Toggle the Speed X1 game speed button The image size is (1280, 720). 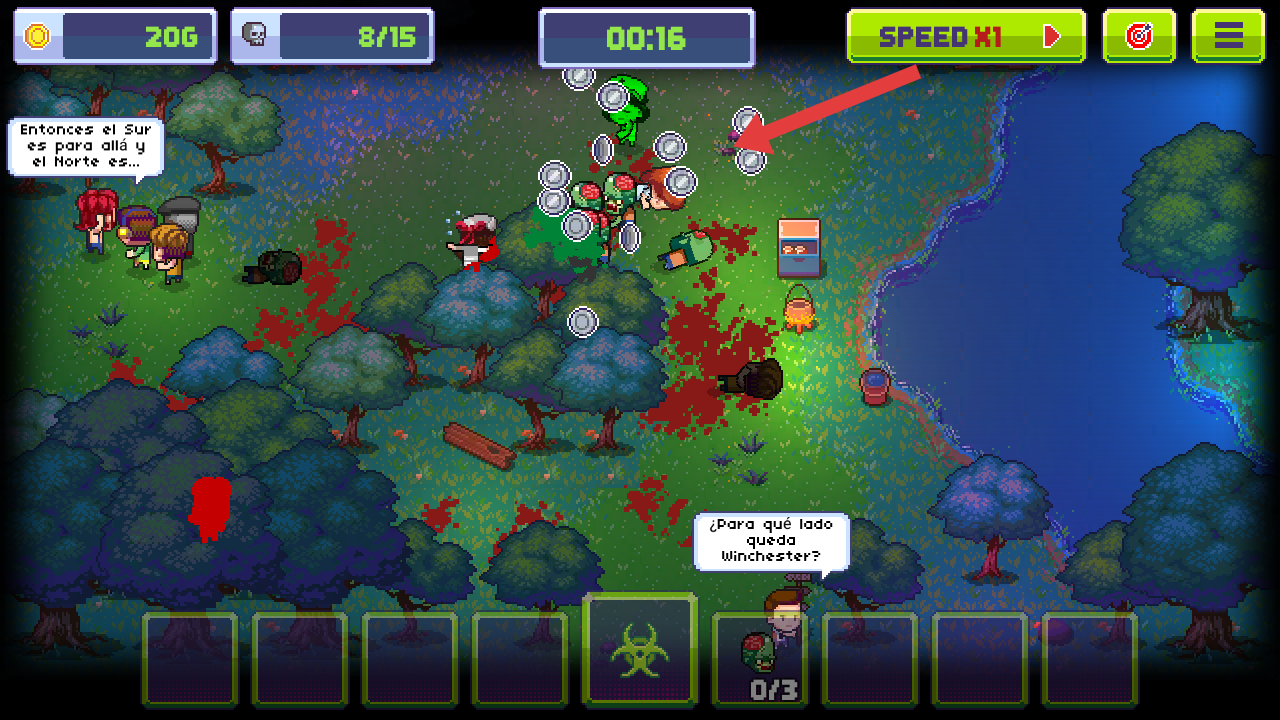966,37
